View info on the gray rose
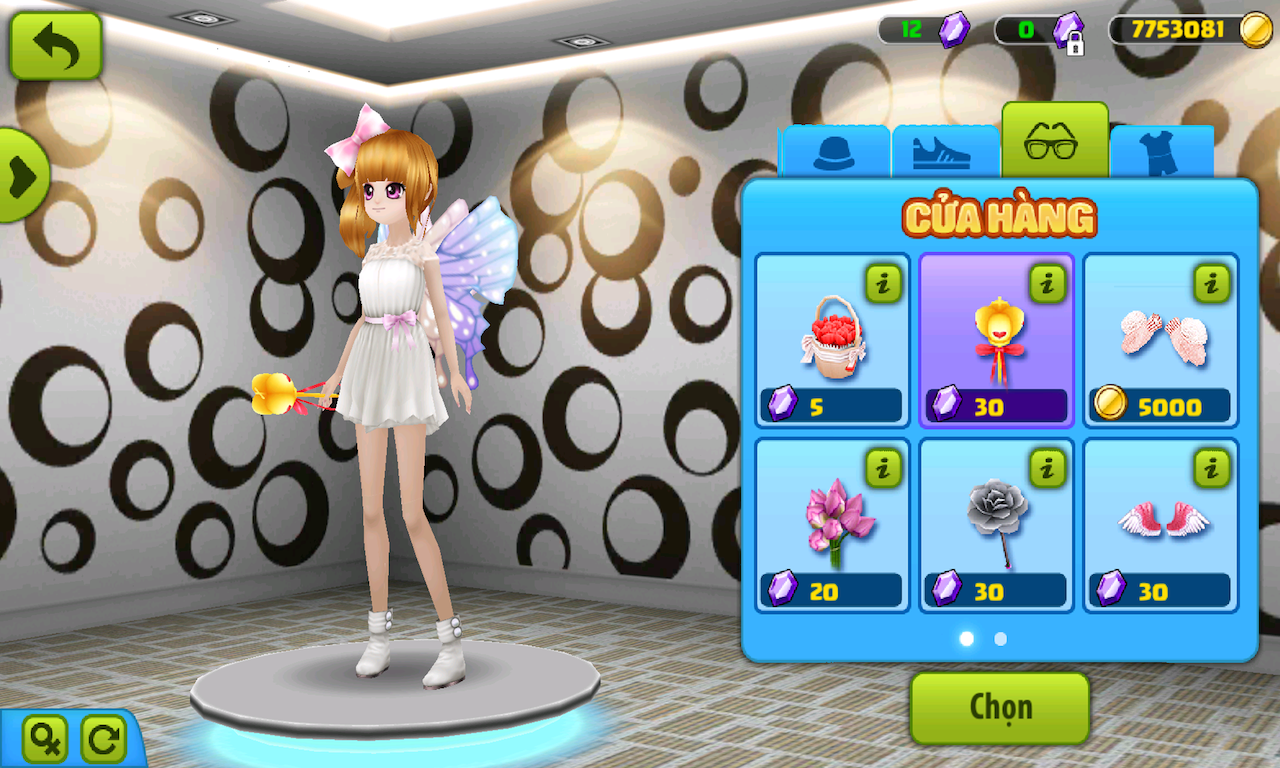Screen dimensions: 1280x768 tap(1047, 468)
